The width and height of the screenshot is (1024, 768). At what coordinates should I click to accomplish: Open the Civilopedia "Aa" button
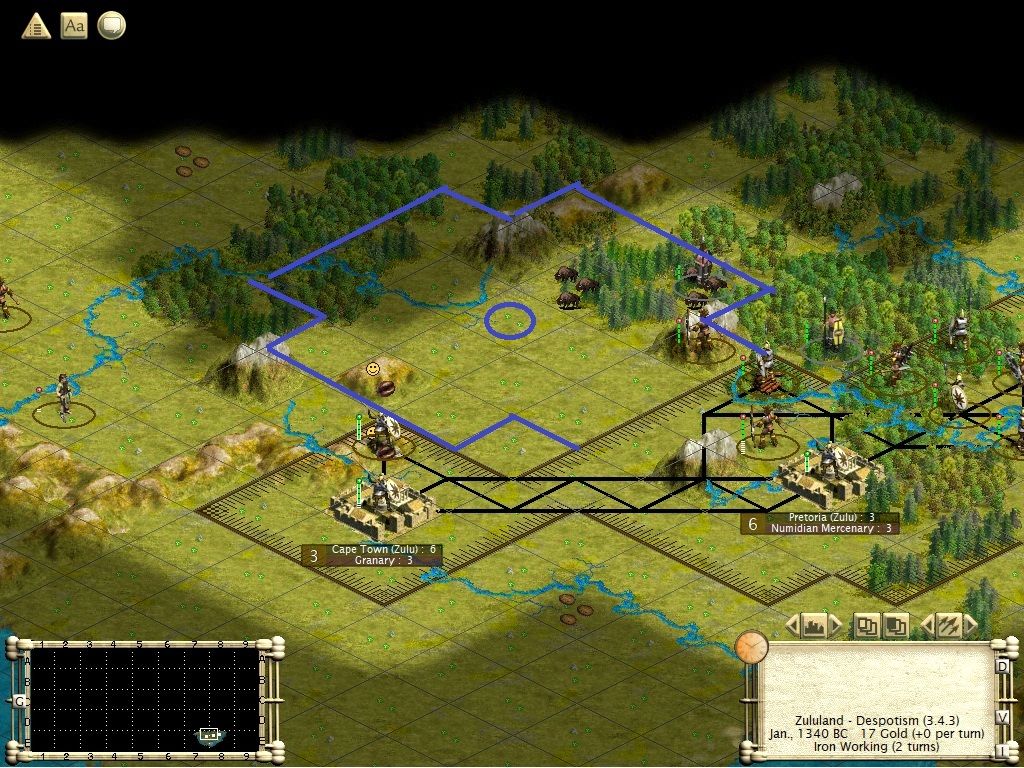74,26
